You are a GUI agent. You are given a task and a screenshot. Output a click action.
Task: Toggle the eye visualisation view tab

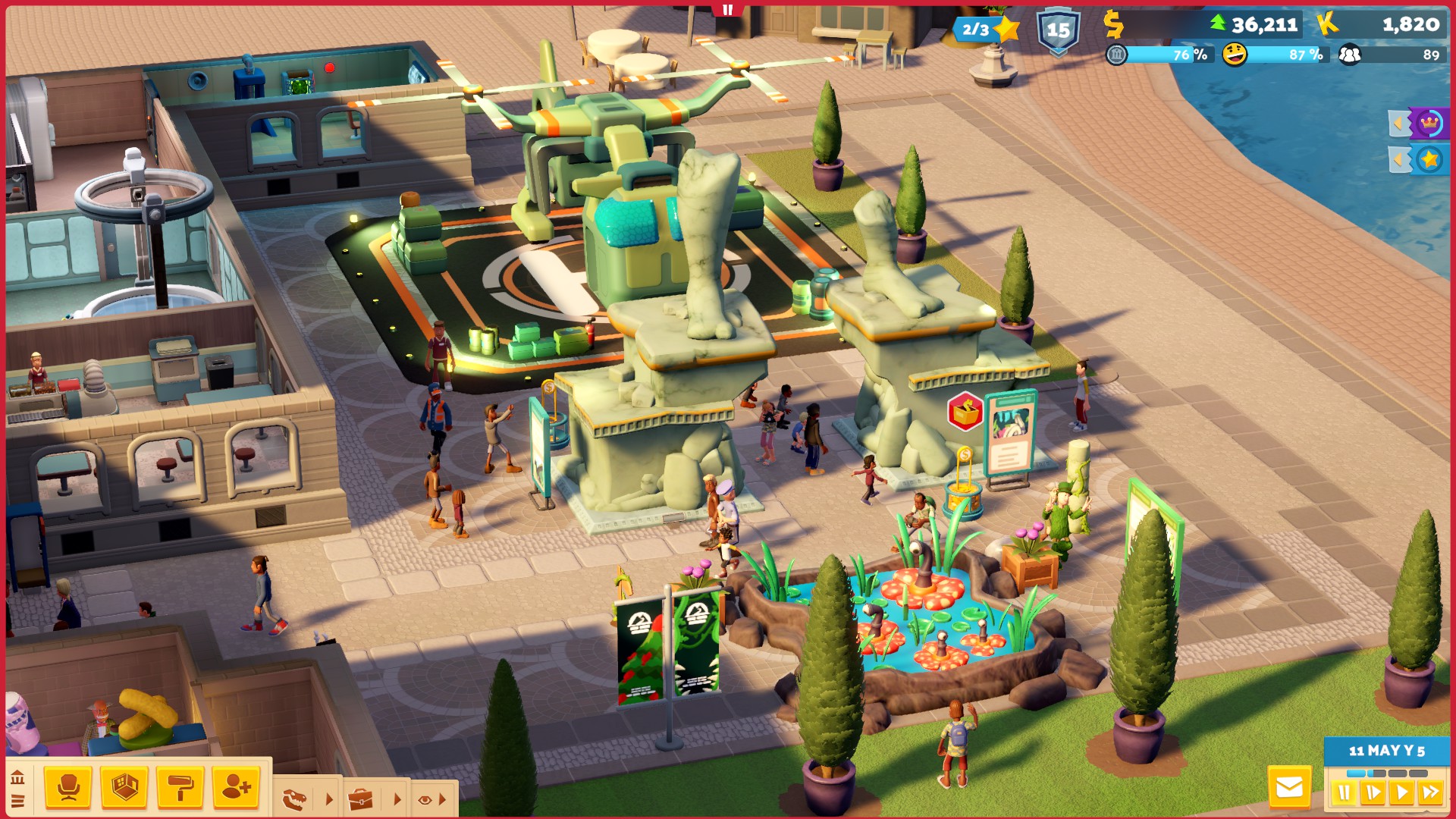425,799
